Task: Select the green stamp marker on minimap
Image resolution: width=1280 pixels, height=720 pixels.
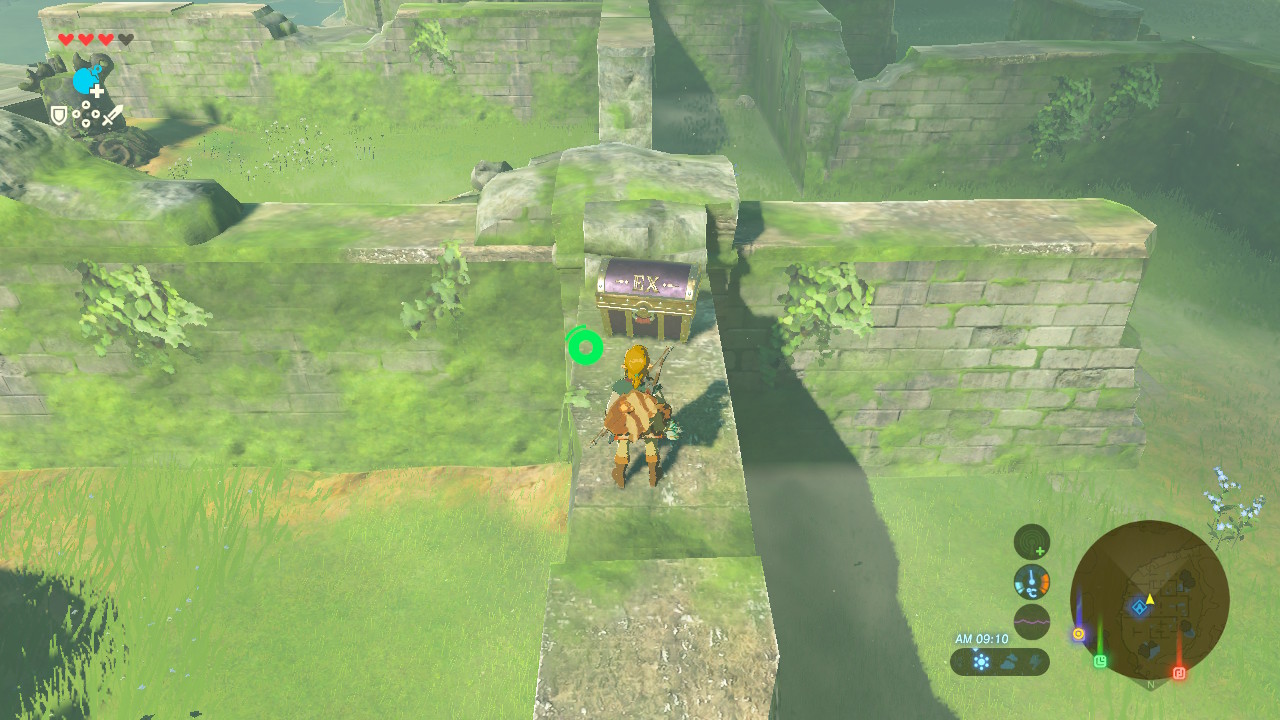Action: click(x=1100, y=661)
